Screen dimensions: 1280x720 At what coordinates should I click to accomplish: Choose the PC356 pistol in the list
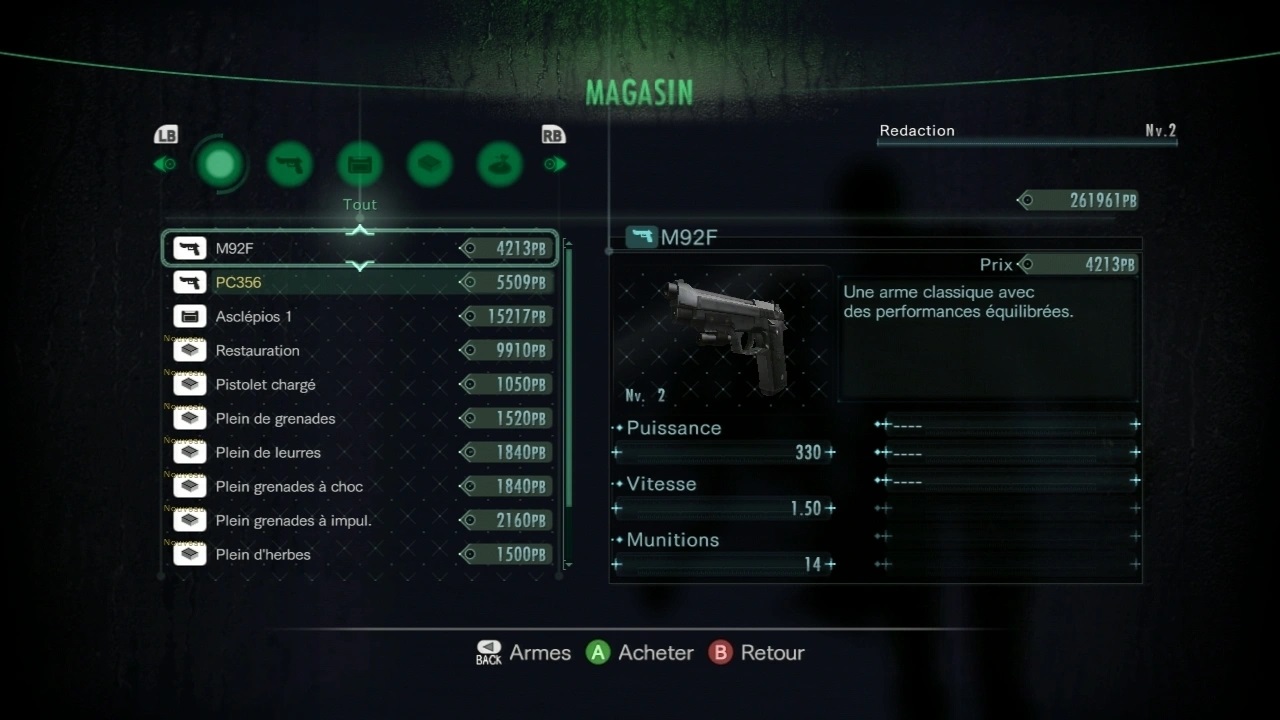(x=360, y=283)
